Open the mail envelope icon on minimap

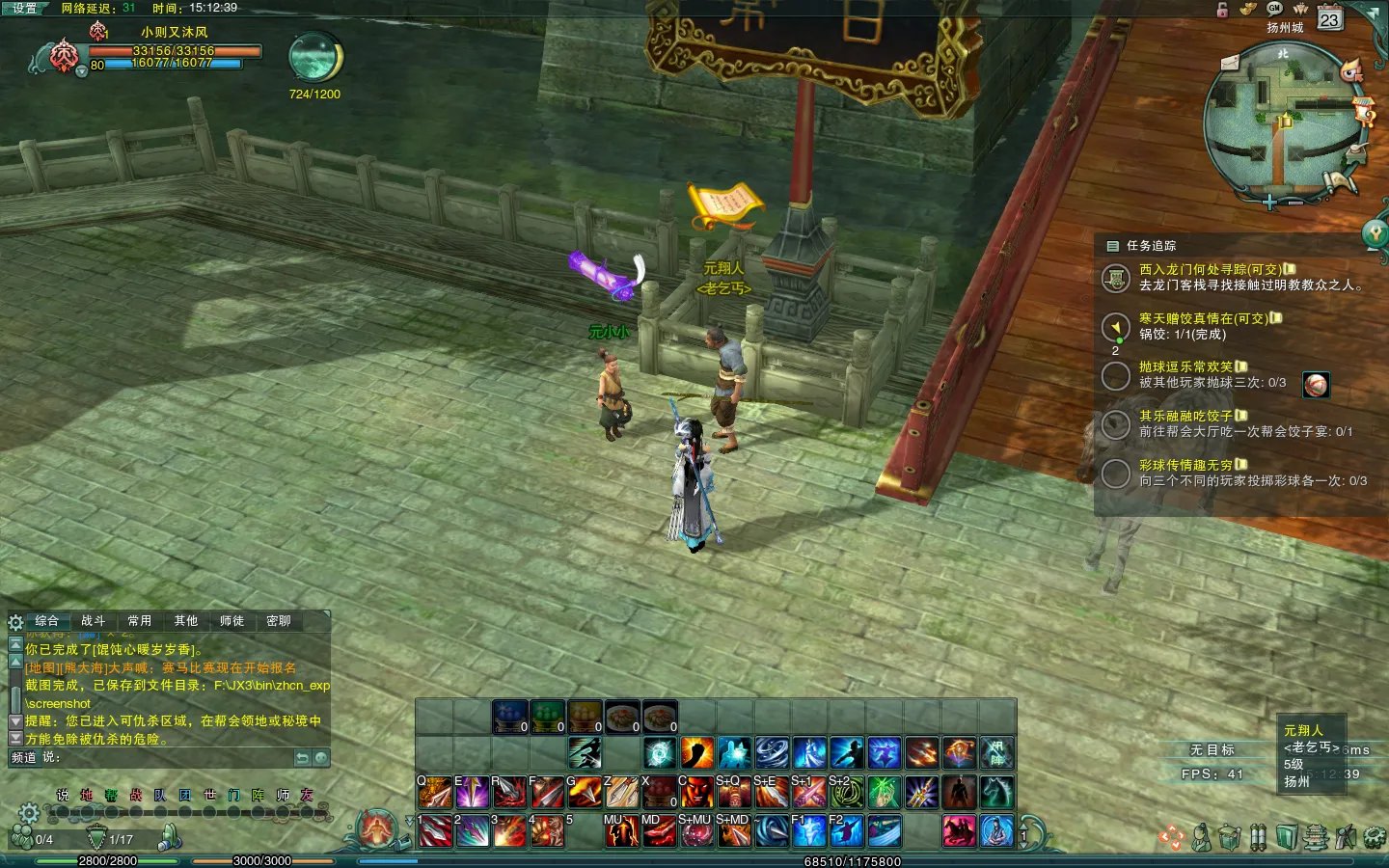[x=1230, y=64]
